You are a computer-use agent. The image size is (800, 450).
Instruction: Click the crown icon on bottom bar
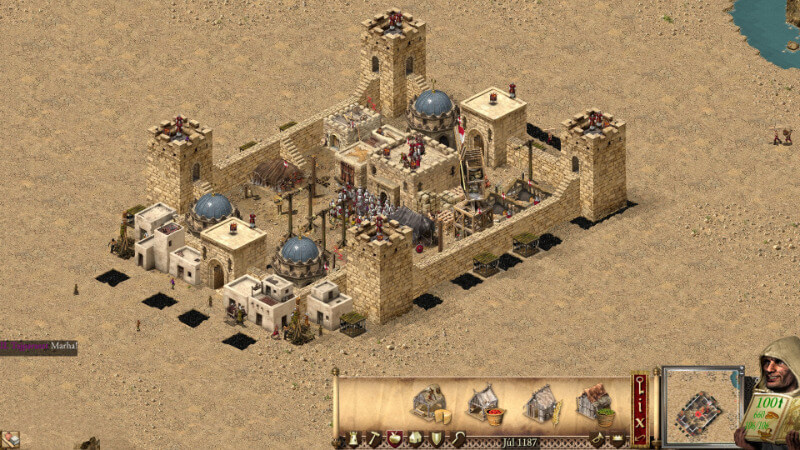[617, 438]
